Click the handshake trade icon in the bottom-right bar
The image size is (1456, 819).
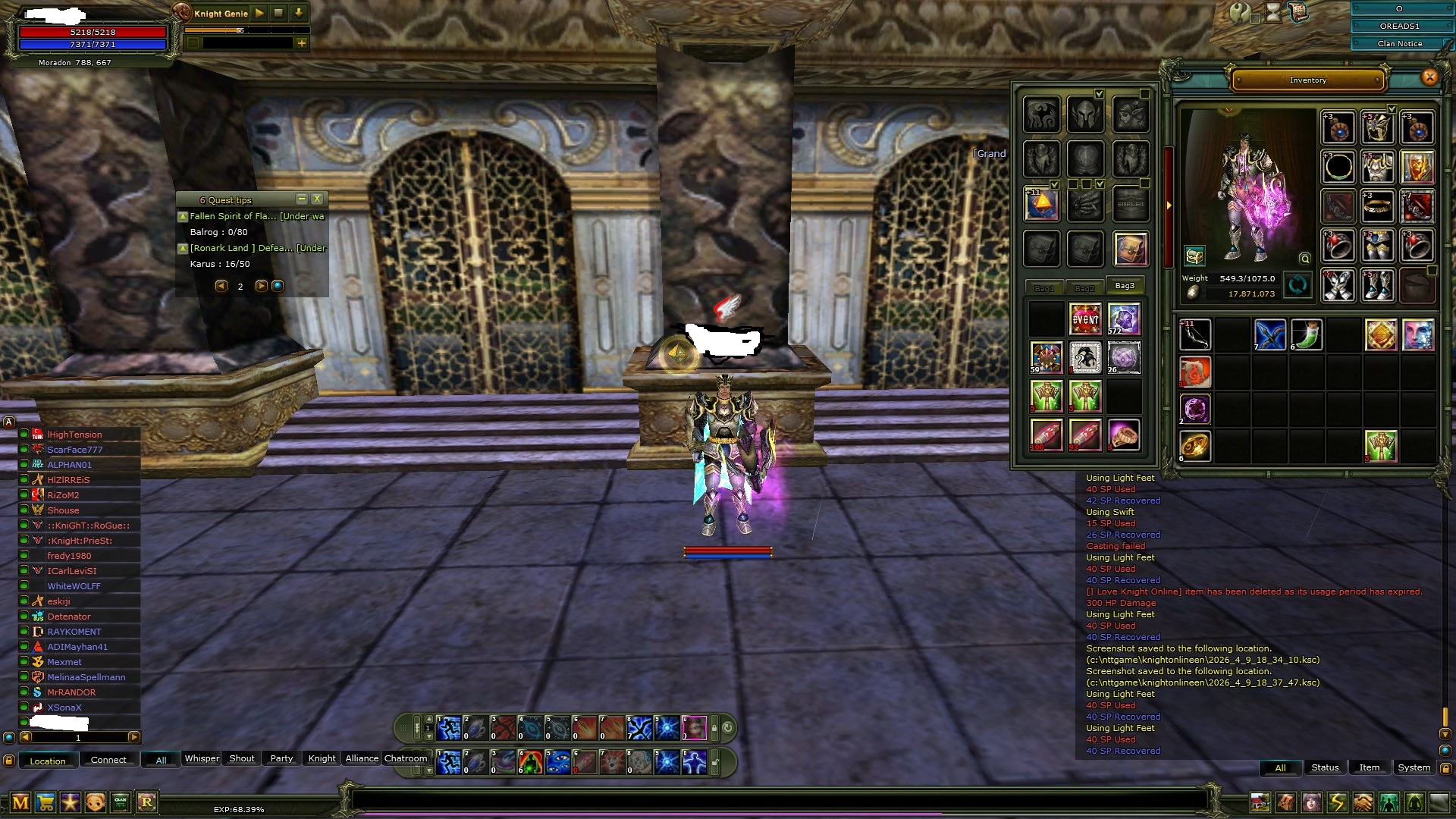tap(1361, 802)
